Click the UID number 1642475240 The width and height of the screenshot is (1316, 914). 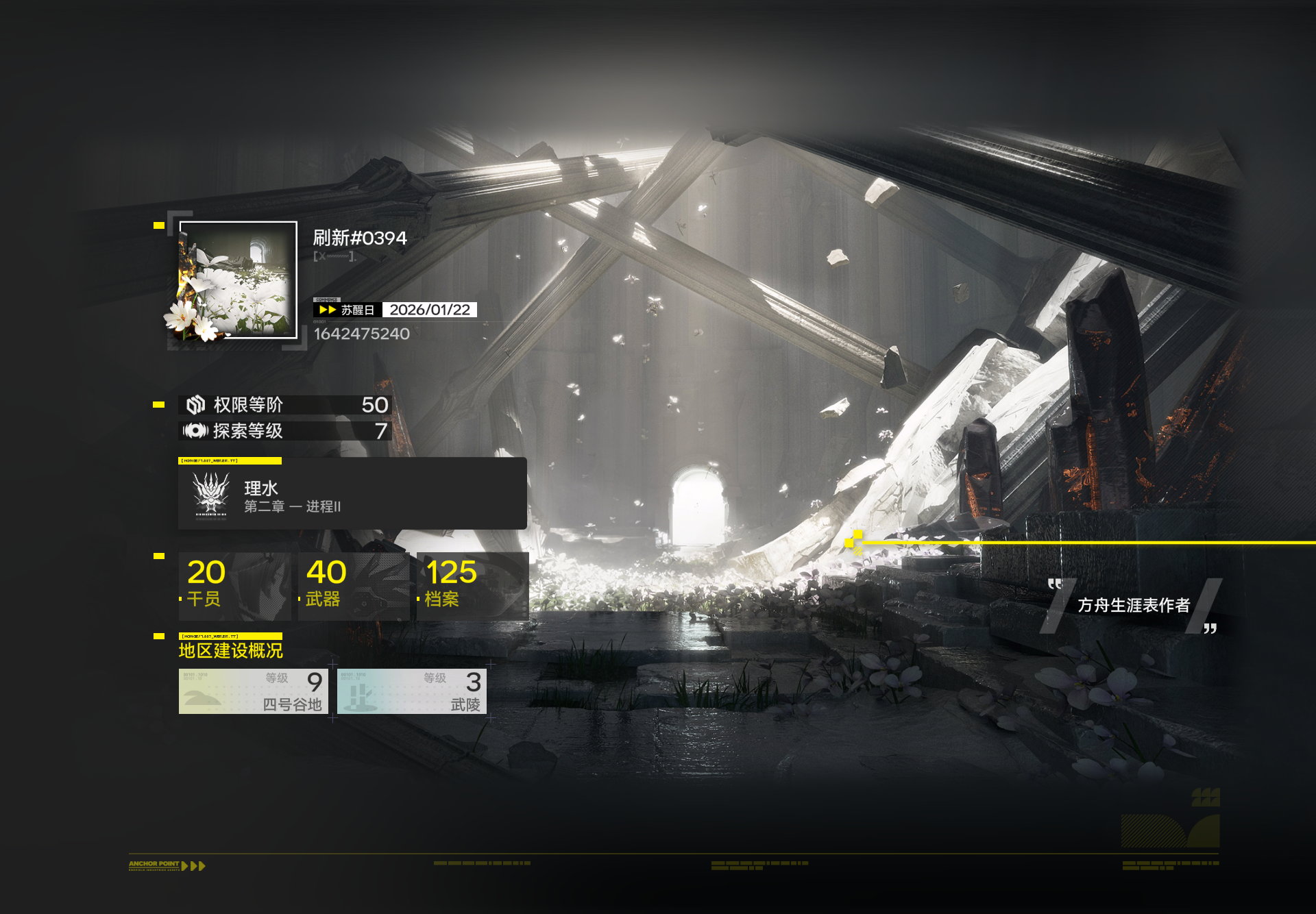click(x=362, y=334)
